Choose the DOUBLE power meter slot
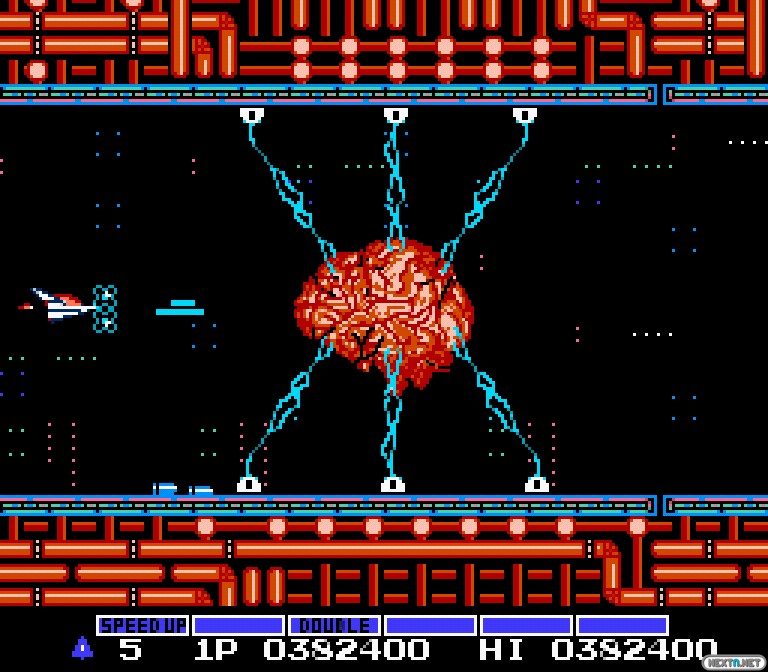The width and height of the screenshot is (768, 672). (334, 626)
